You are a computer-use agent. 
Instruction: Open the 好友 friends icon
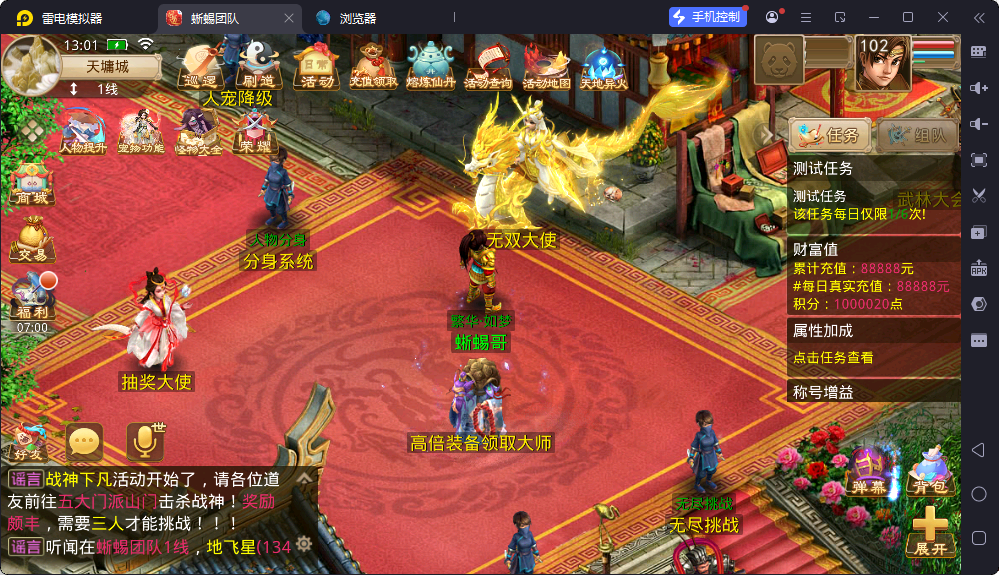click(27, 442)
